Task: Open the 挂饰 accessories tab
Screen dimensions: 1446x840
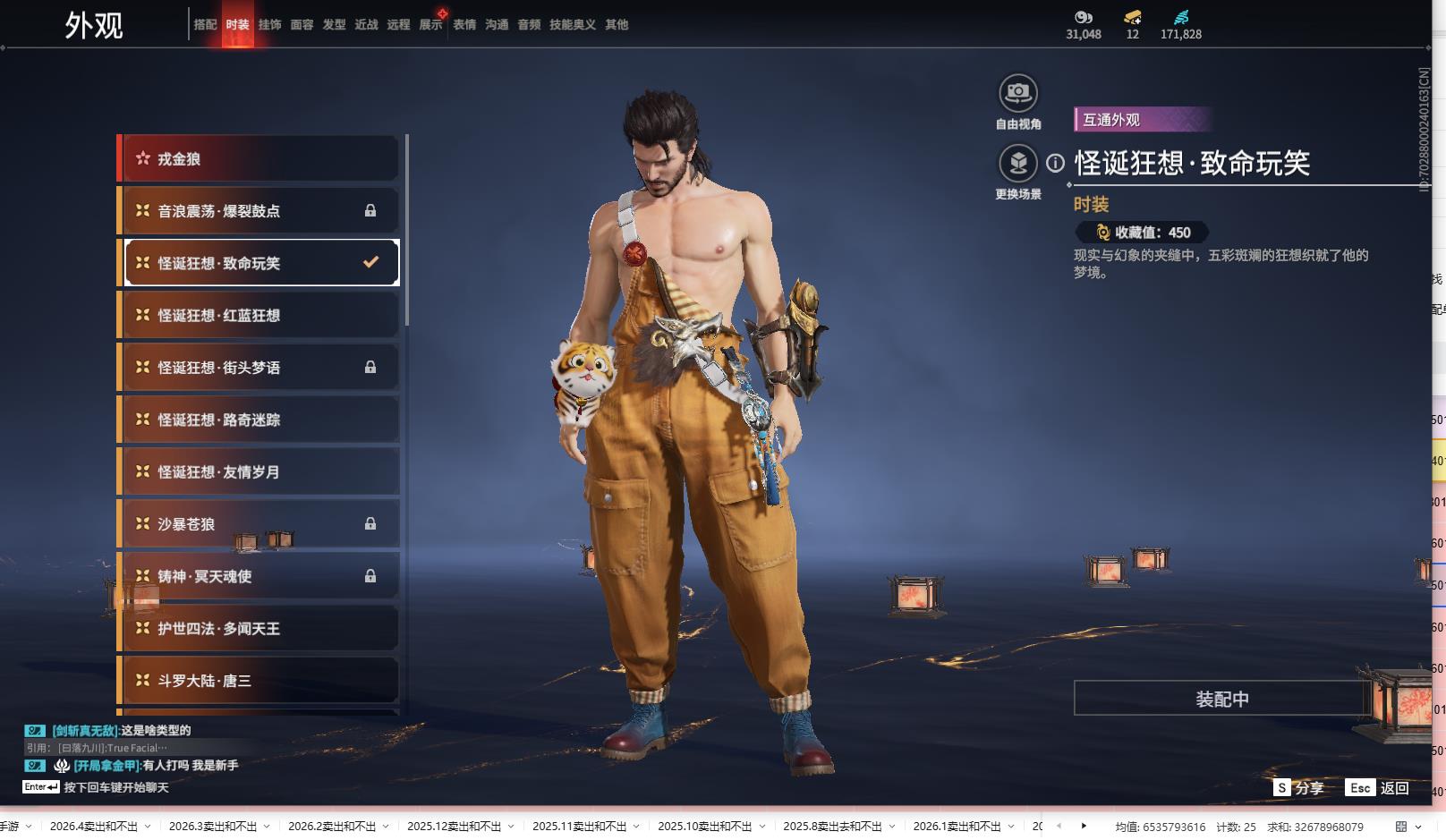Action: point(269,24)
